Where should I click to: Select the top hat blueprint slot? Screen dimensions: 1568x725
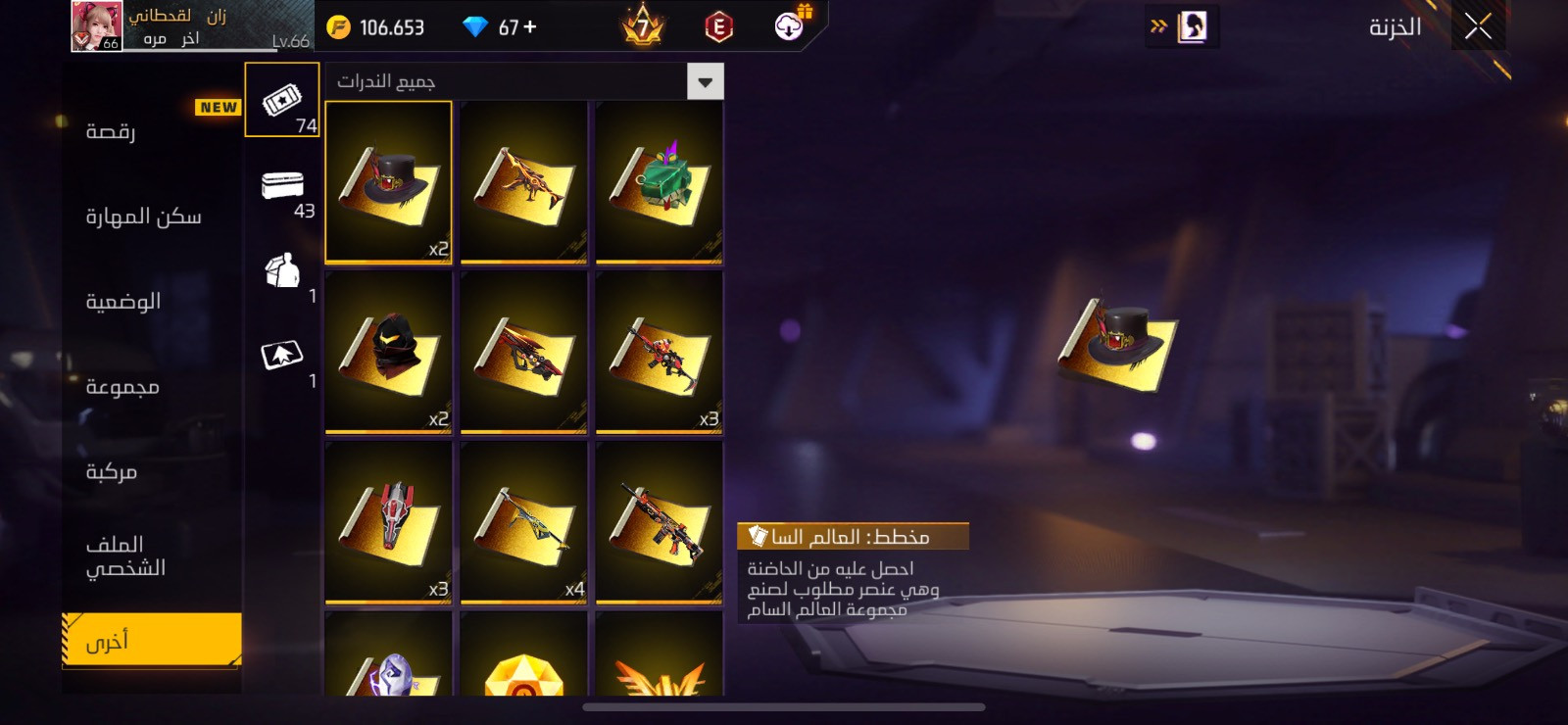[x=388, y=182]
